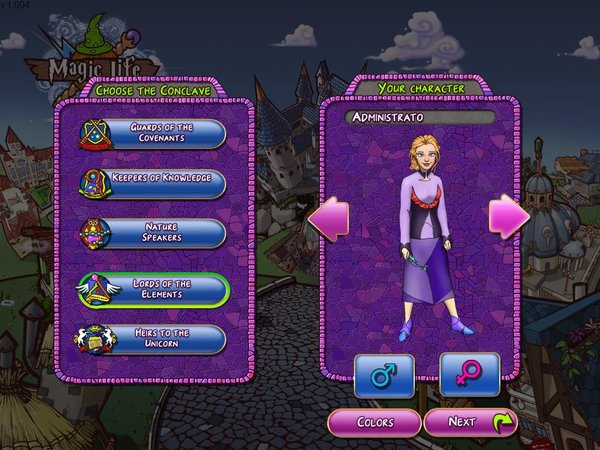
Task: Continue with the Next button
Action: (x=470, y=422)
